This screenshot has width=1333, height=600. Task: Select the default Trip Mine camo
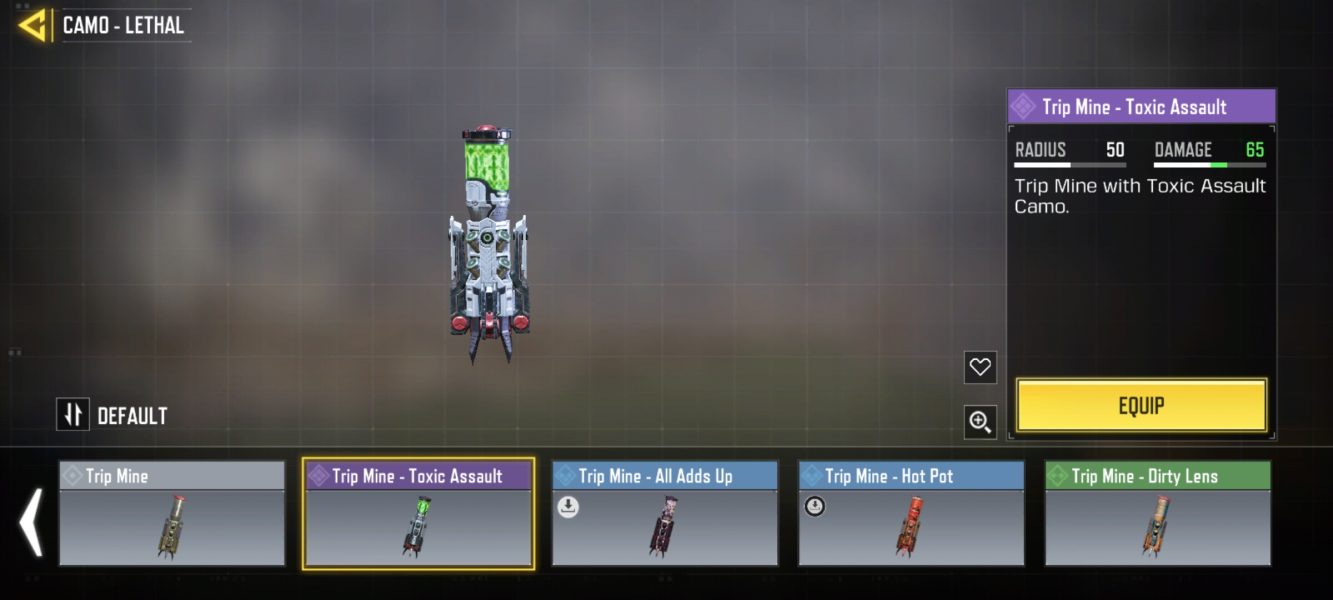[x=172, y=514]
